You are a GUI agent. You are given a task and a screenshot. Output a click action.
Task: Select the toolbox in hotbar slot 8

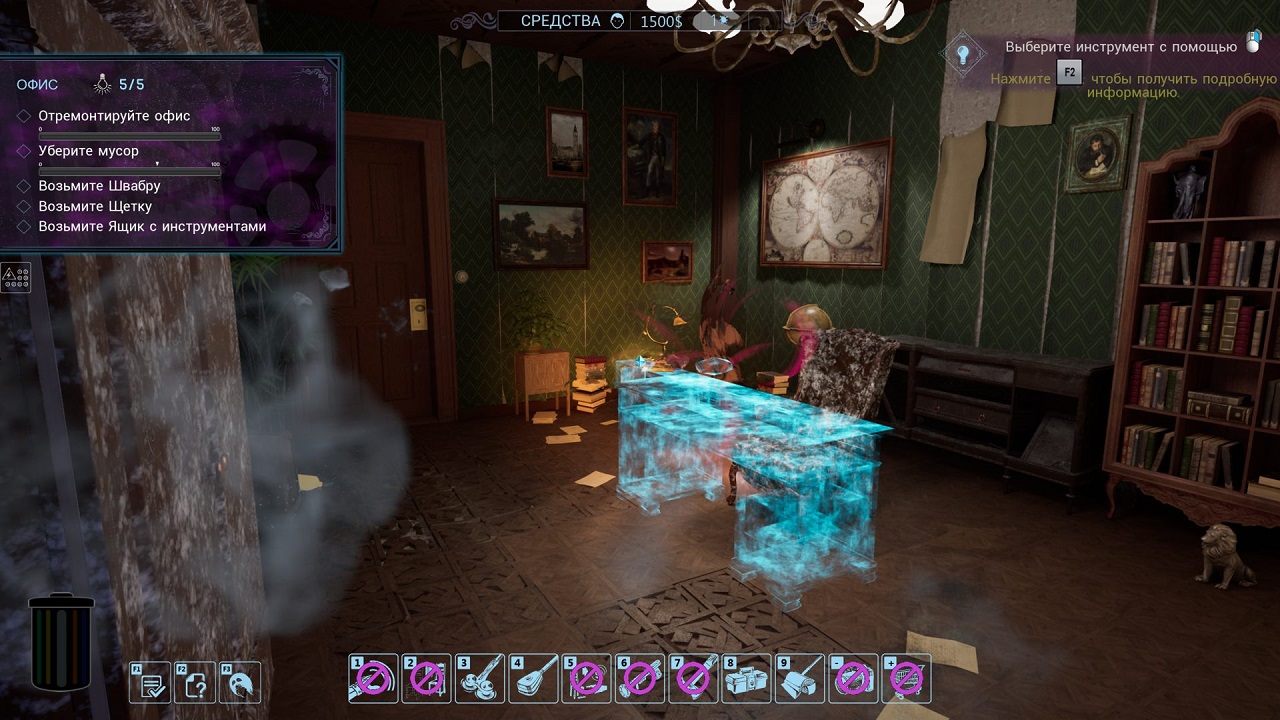point(746,679)
